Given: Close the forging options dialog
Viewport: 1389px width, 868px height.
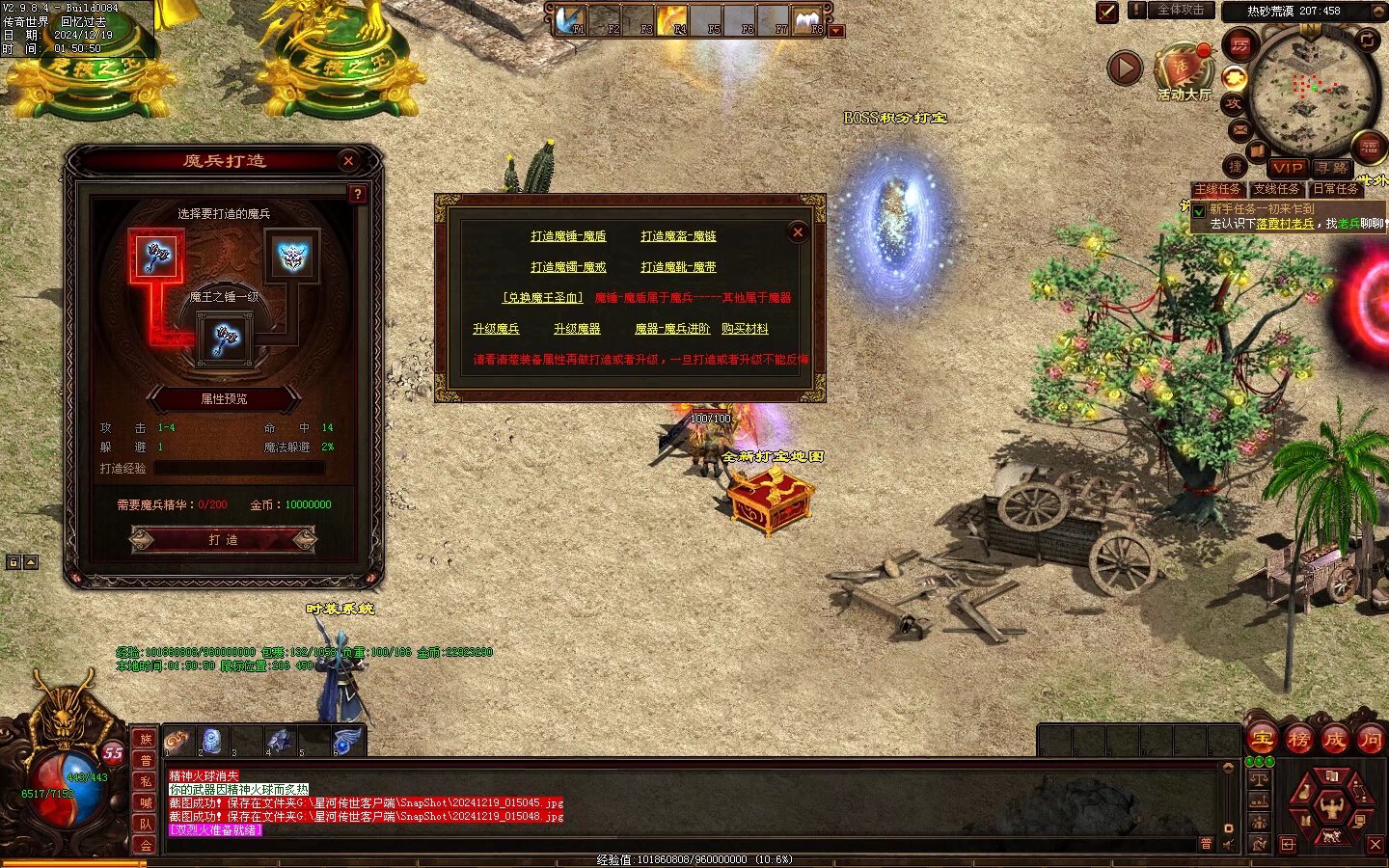Looking at the screenshot, I should tap(798, 231).
